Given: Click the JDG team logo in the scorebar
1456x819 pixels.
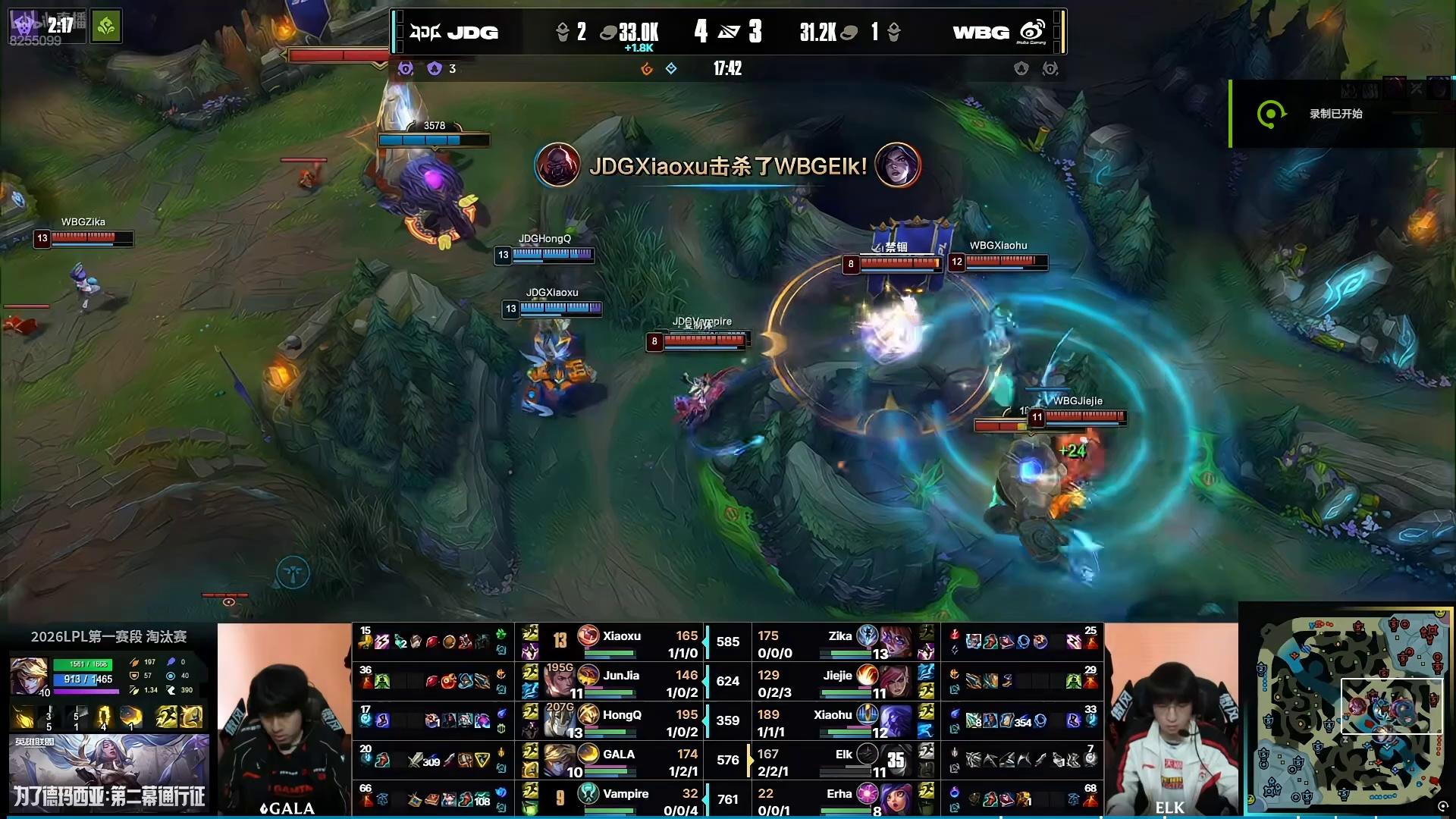Looking at the screenshot, I should (x=425, y=32).
